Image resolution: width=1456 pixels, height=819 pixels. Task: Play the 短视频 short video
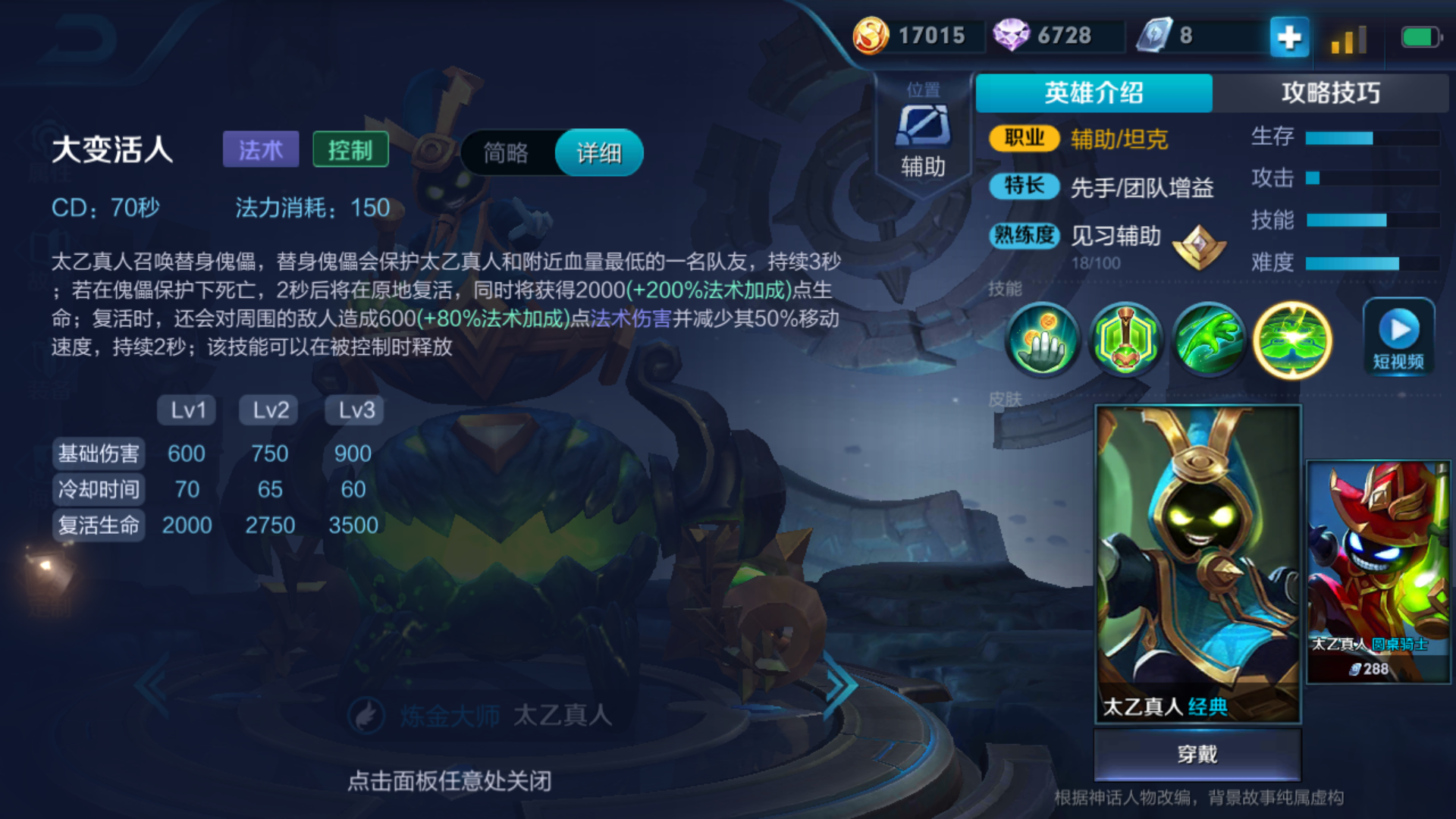coord(1398,338)
